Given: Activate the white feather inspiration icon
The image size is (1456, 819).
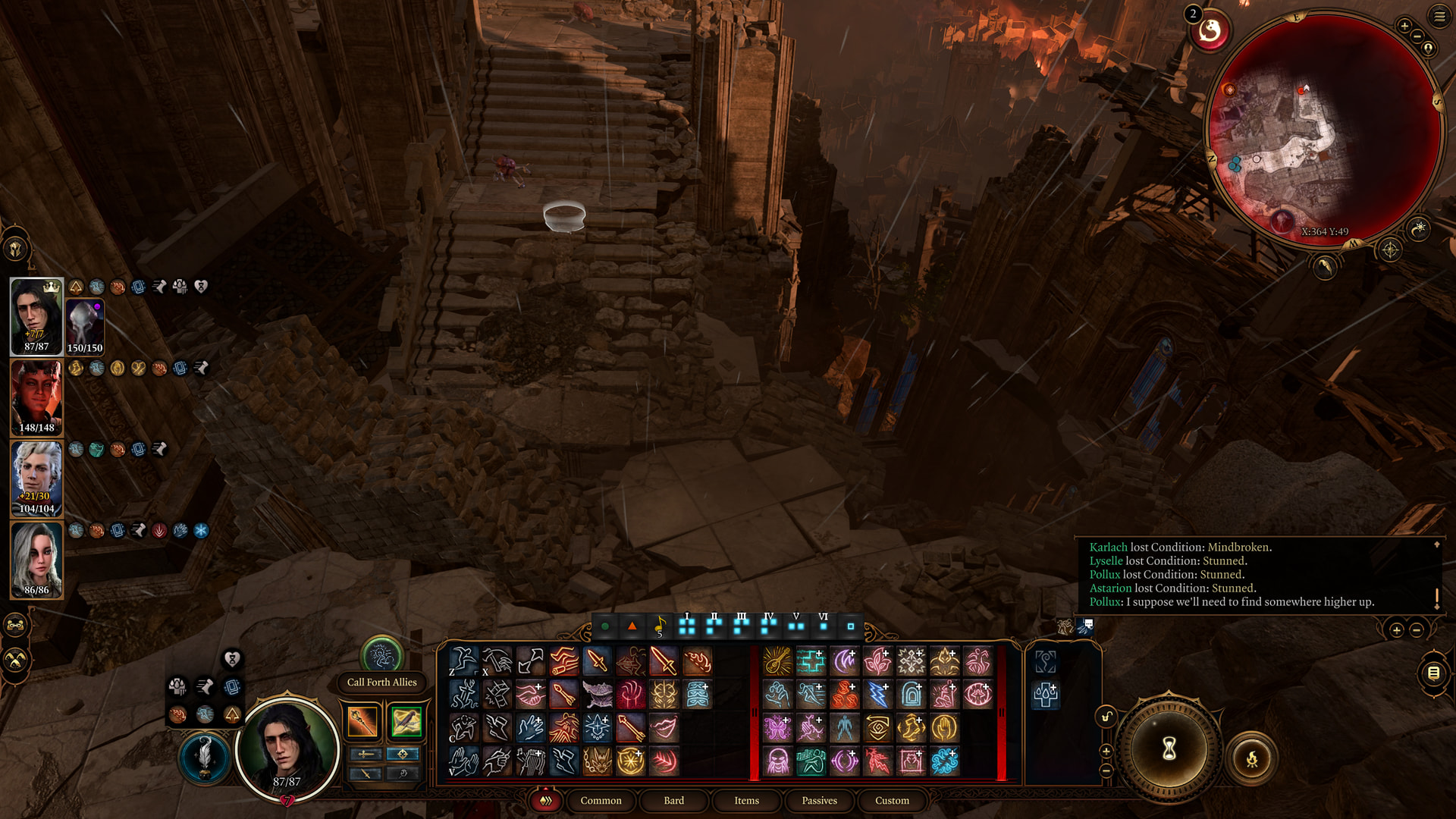Looking at the screenshot, I should click(204, 758).
